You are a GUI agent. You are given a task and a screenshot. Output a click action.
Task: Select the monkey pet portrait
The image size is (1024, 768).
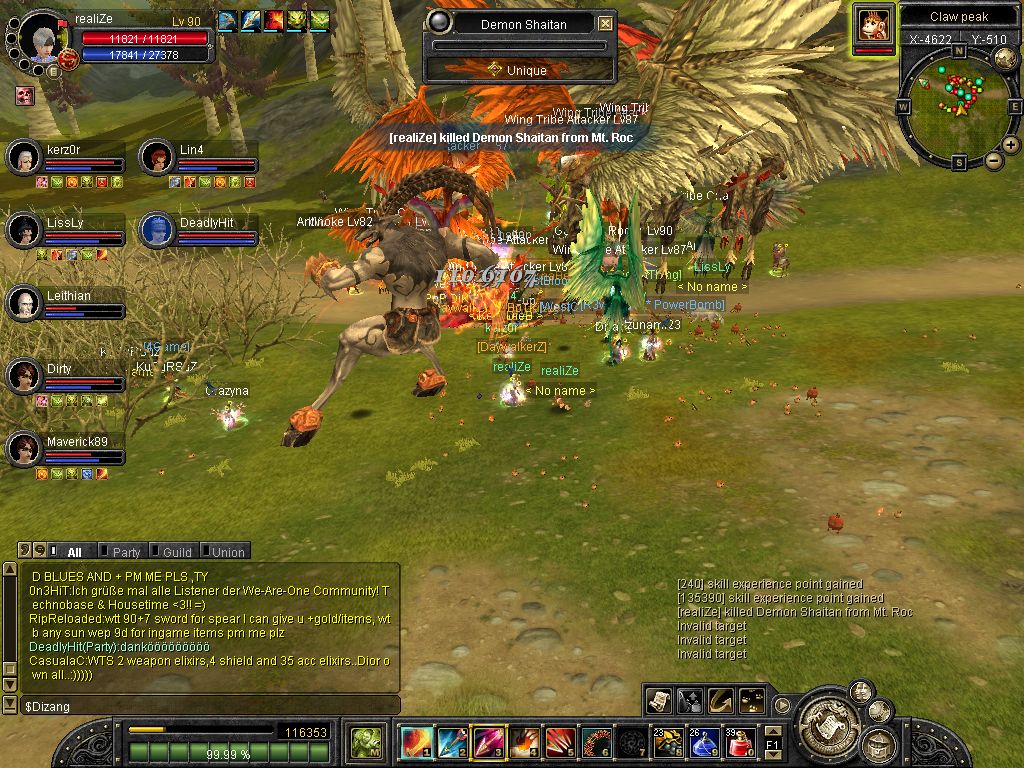point(874,24)
